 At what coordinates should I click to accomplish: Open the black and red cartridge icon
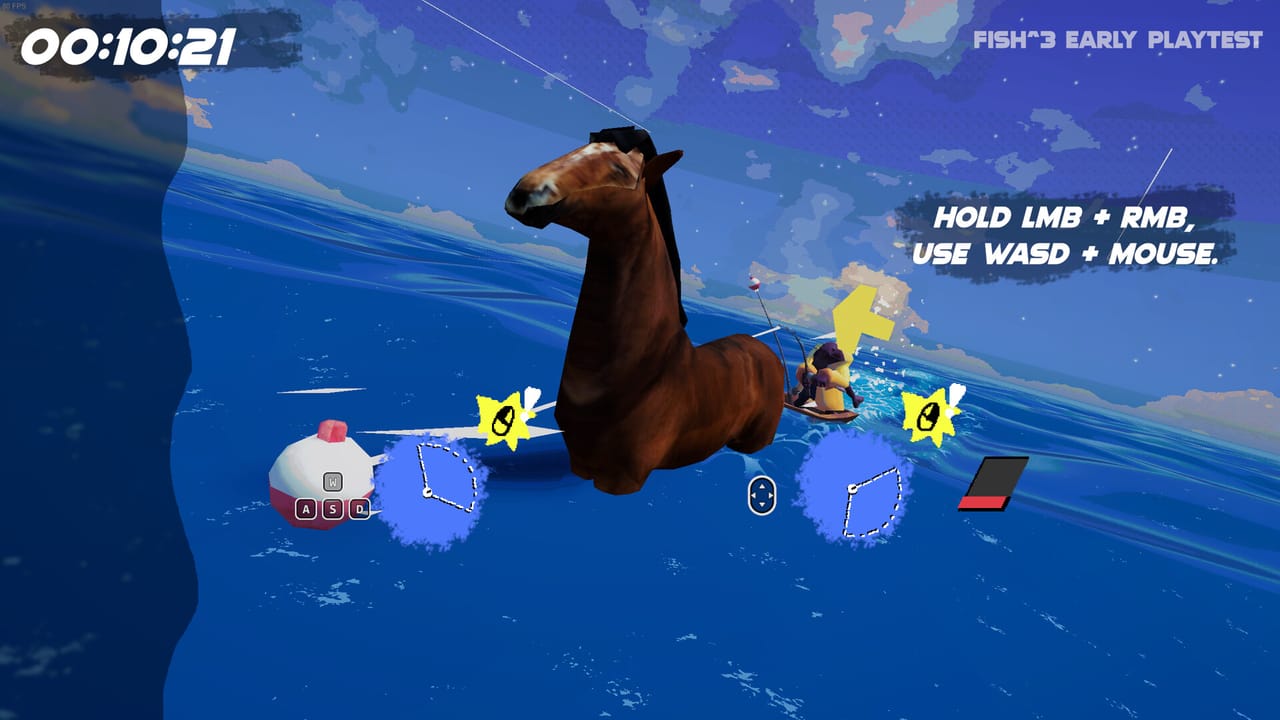click(996, 480)
